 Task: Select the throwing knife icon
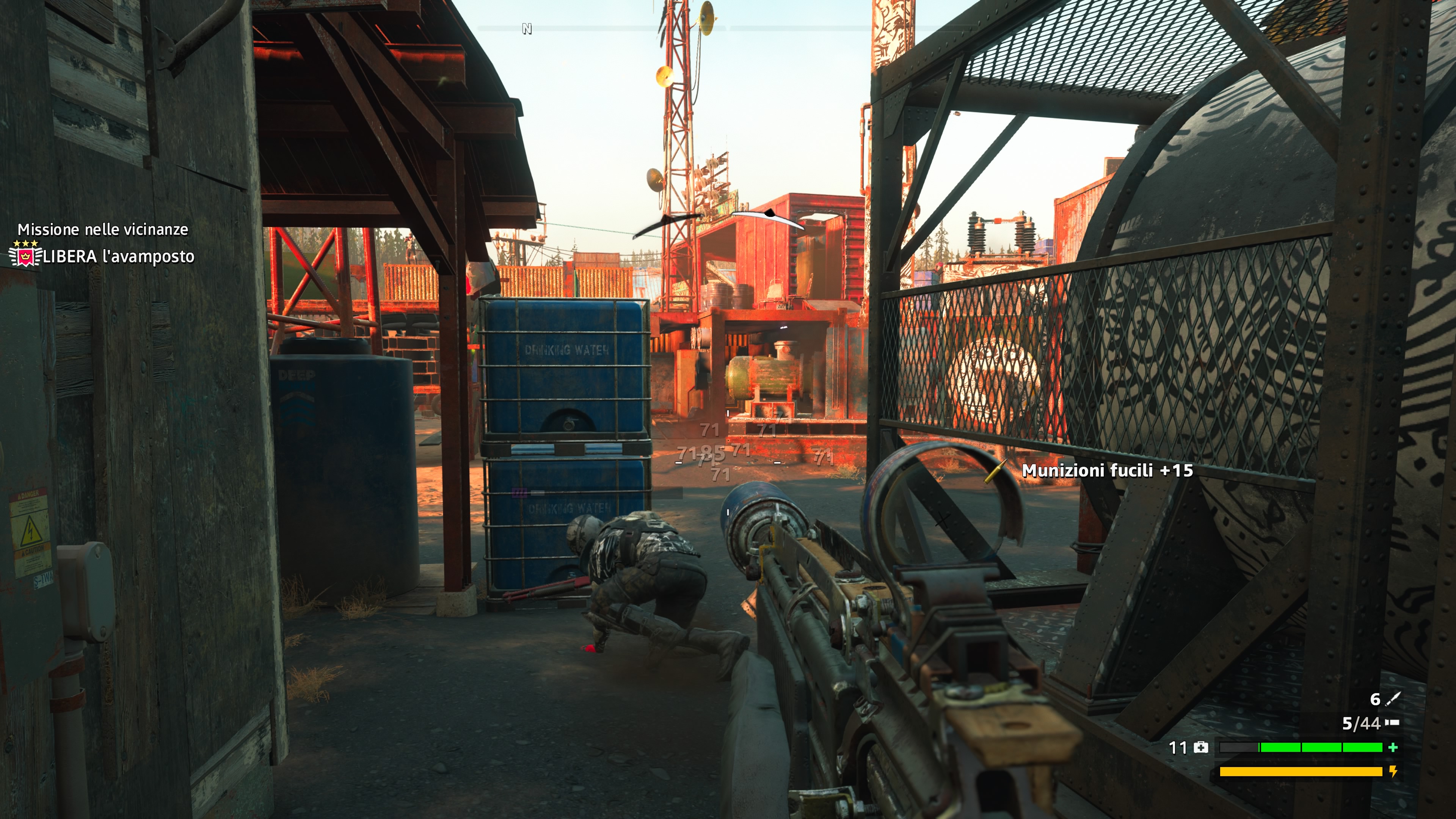[1393, 699]
